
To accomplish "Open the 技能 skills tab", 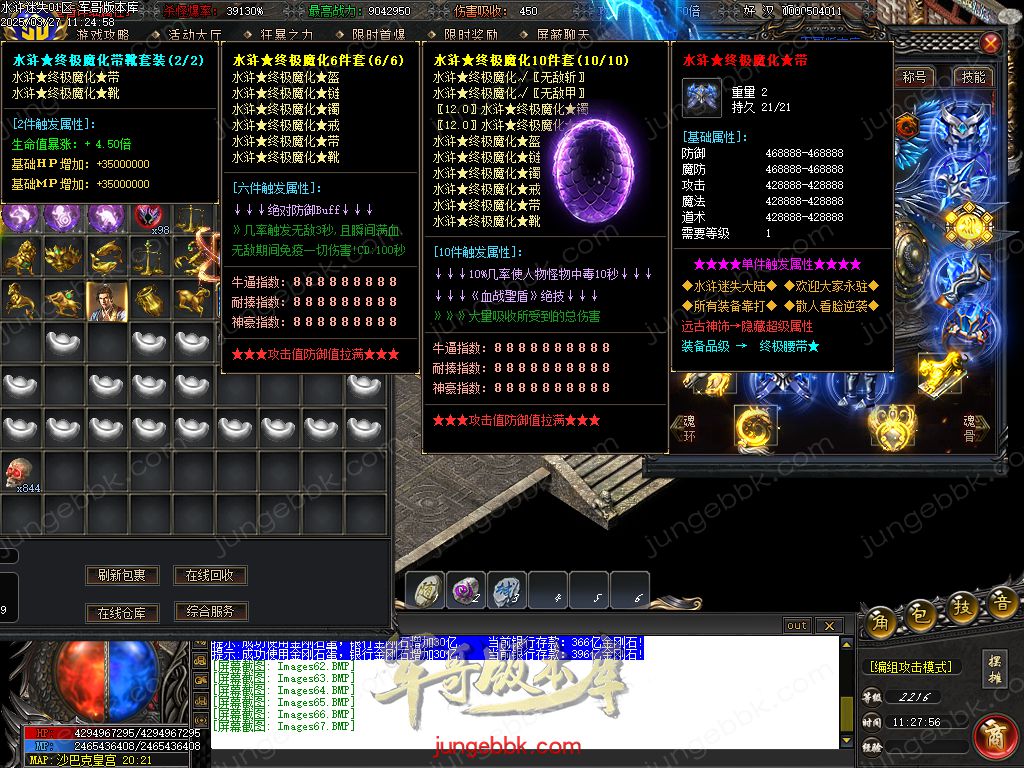I will point(972,77).
